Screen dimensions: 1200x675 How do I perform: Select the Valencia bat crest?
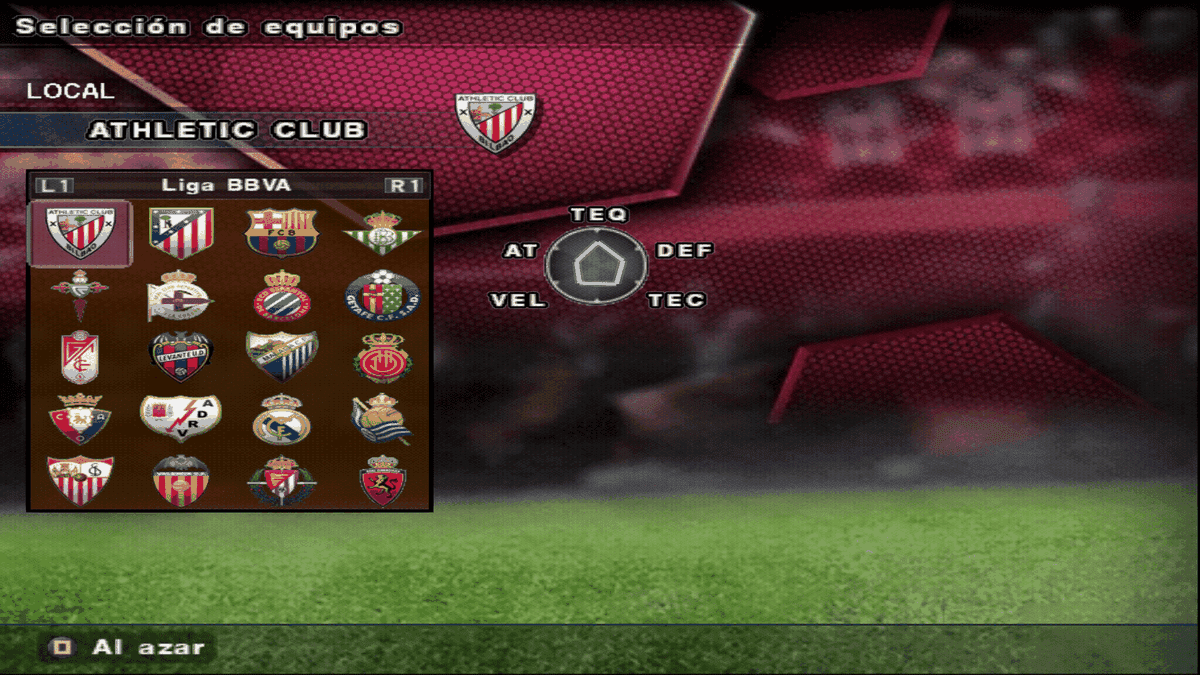[x=181, y=481]
